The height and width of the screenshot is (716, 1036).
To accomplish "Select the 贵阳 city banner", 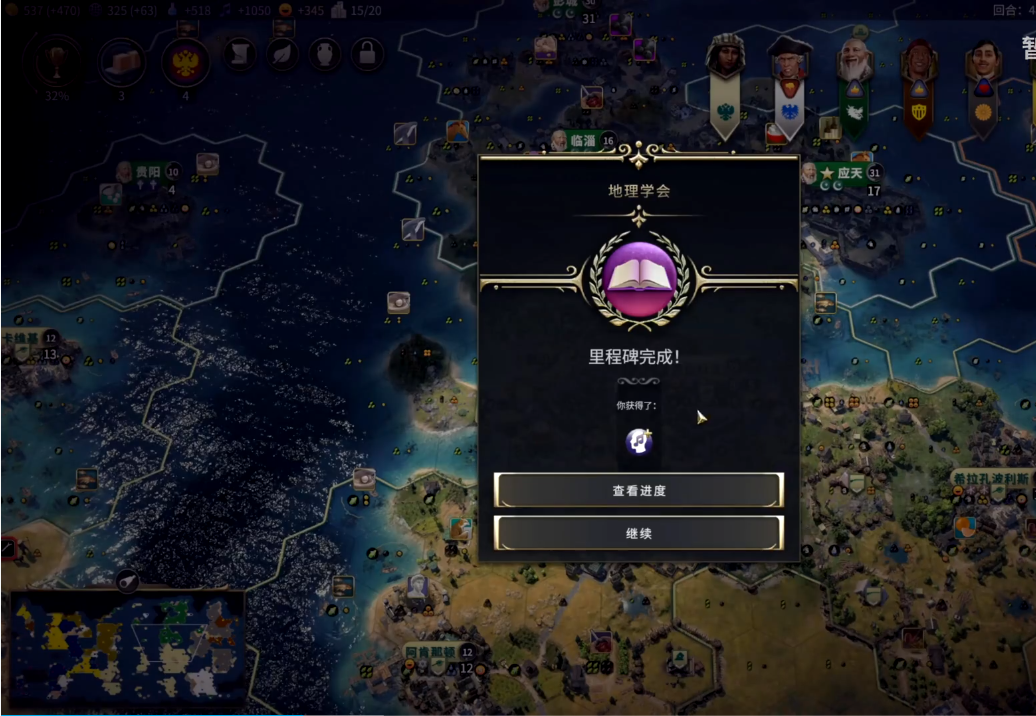I will (146, 172).
